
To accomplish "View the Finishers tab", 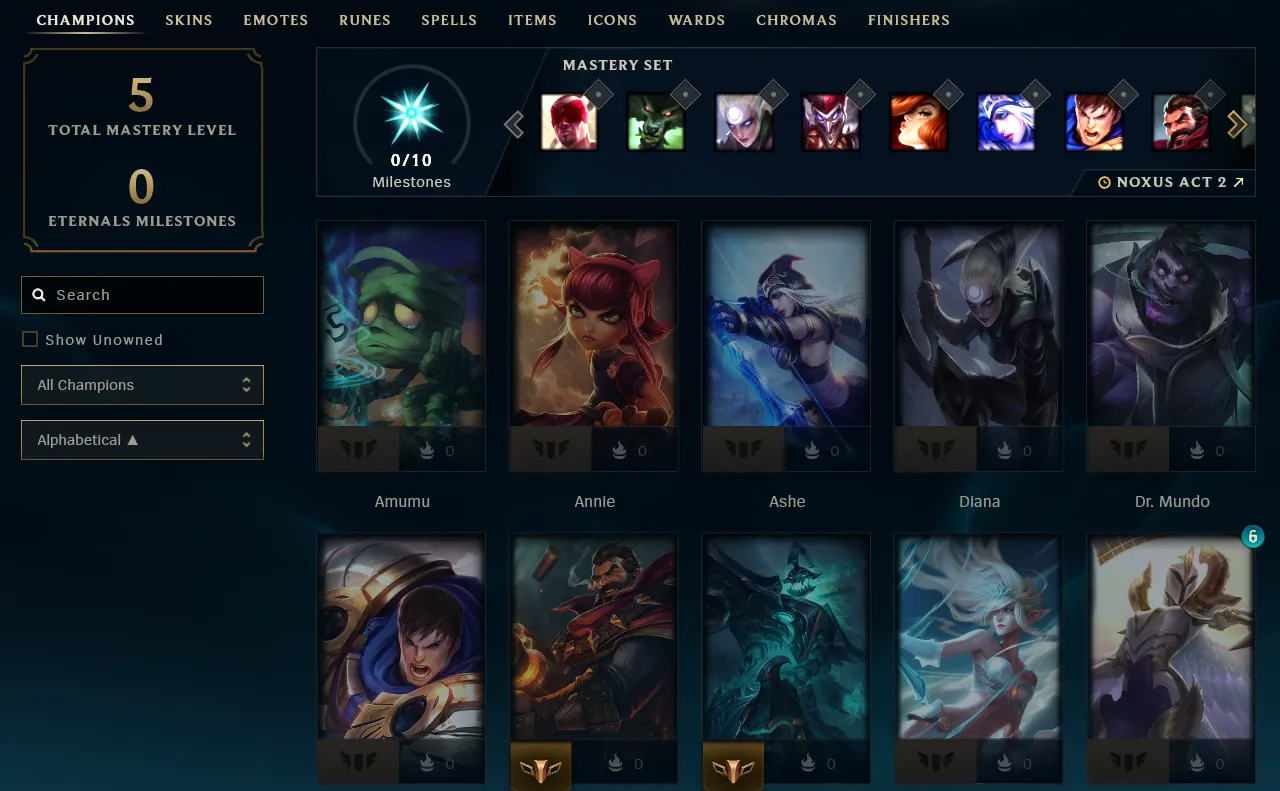I will 909,20.
